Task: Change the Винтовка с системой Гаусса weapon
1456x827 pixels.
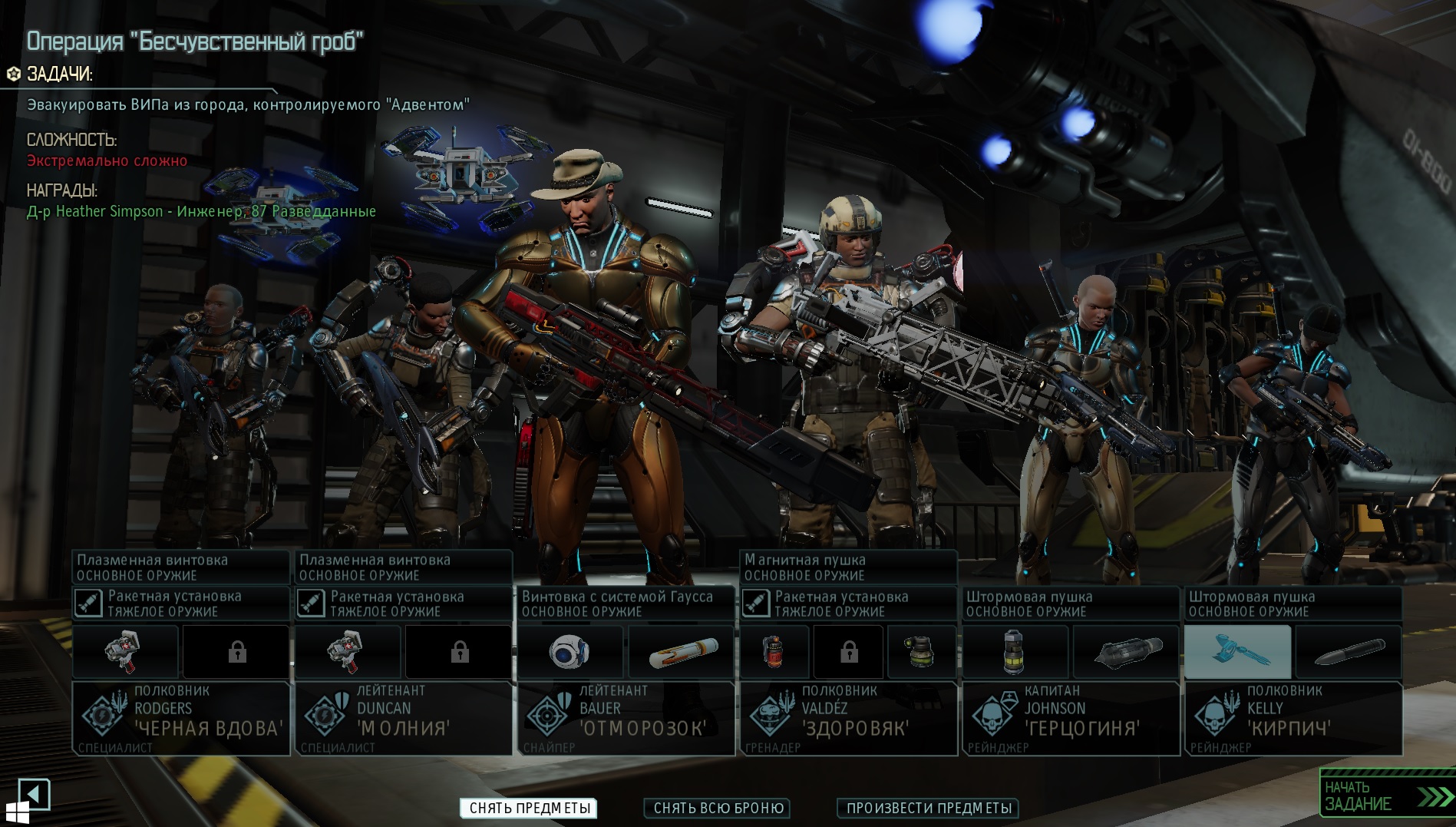Action: click(626, 604)
